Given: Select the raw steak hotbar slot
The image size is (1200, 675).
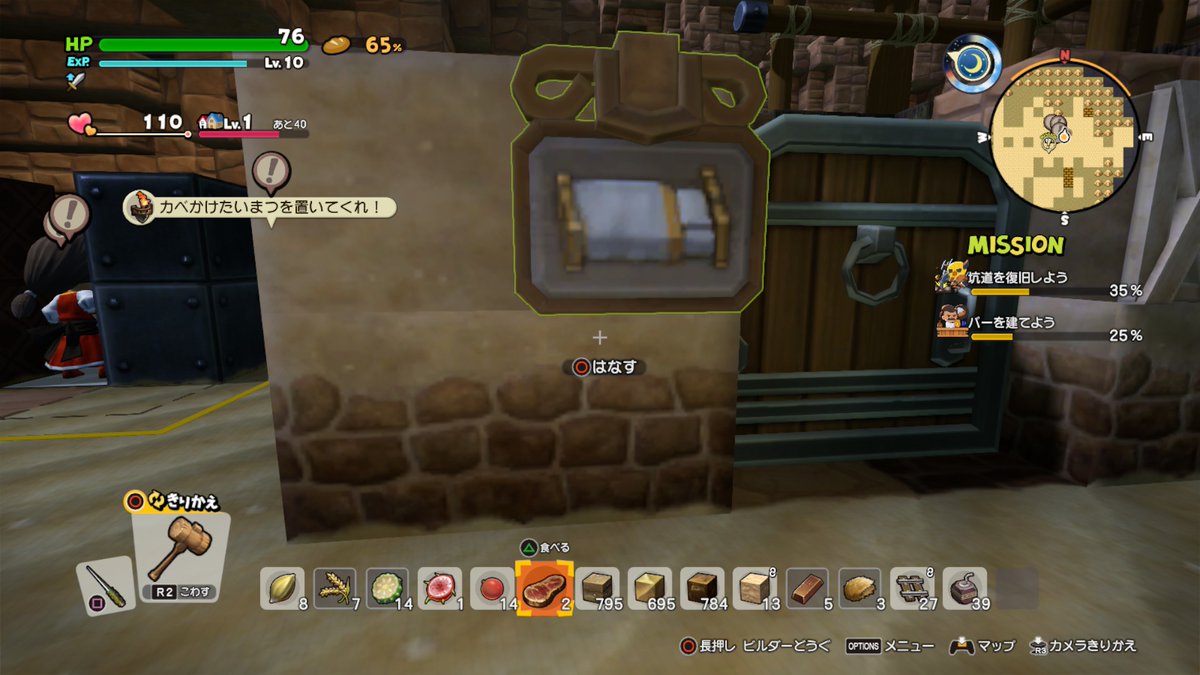Looking at the screenshot, I should [544, 588].
